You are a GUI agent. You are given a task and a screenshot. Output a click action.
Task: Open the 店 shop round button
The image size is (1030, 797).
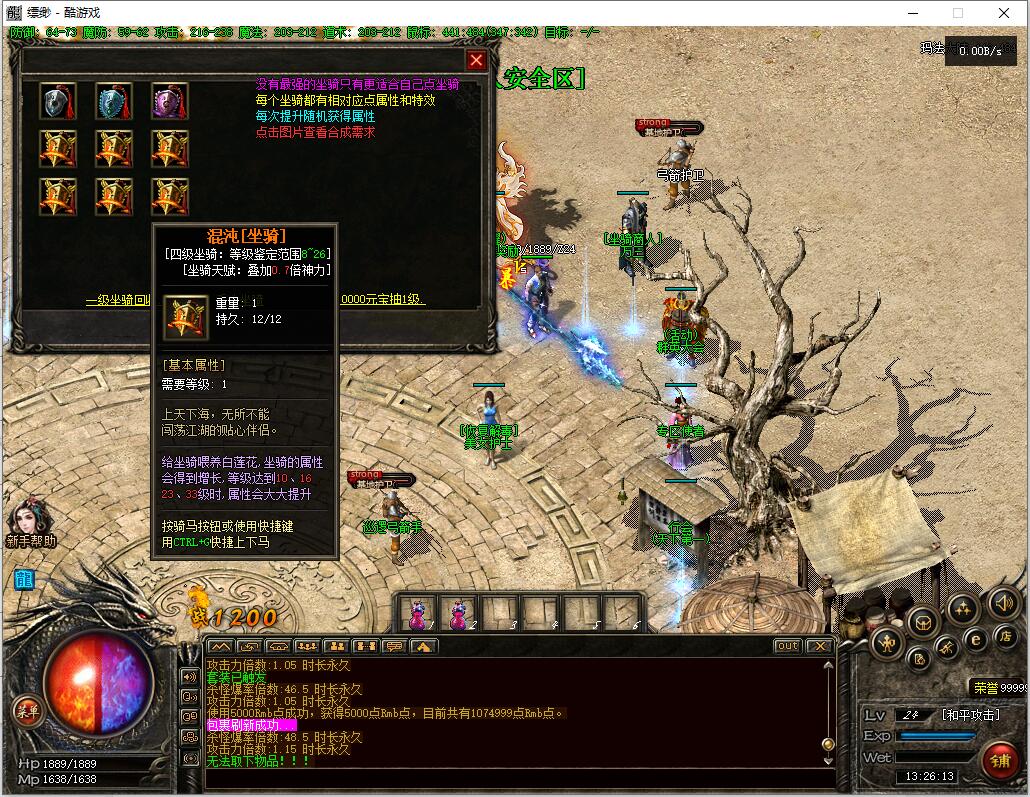1006,636
